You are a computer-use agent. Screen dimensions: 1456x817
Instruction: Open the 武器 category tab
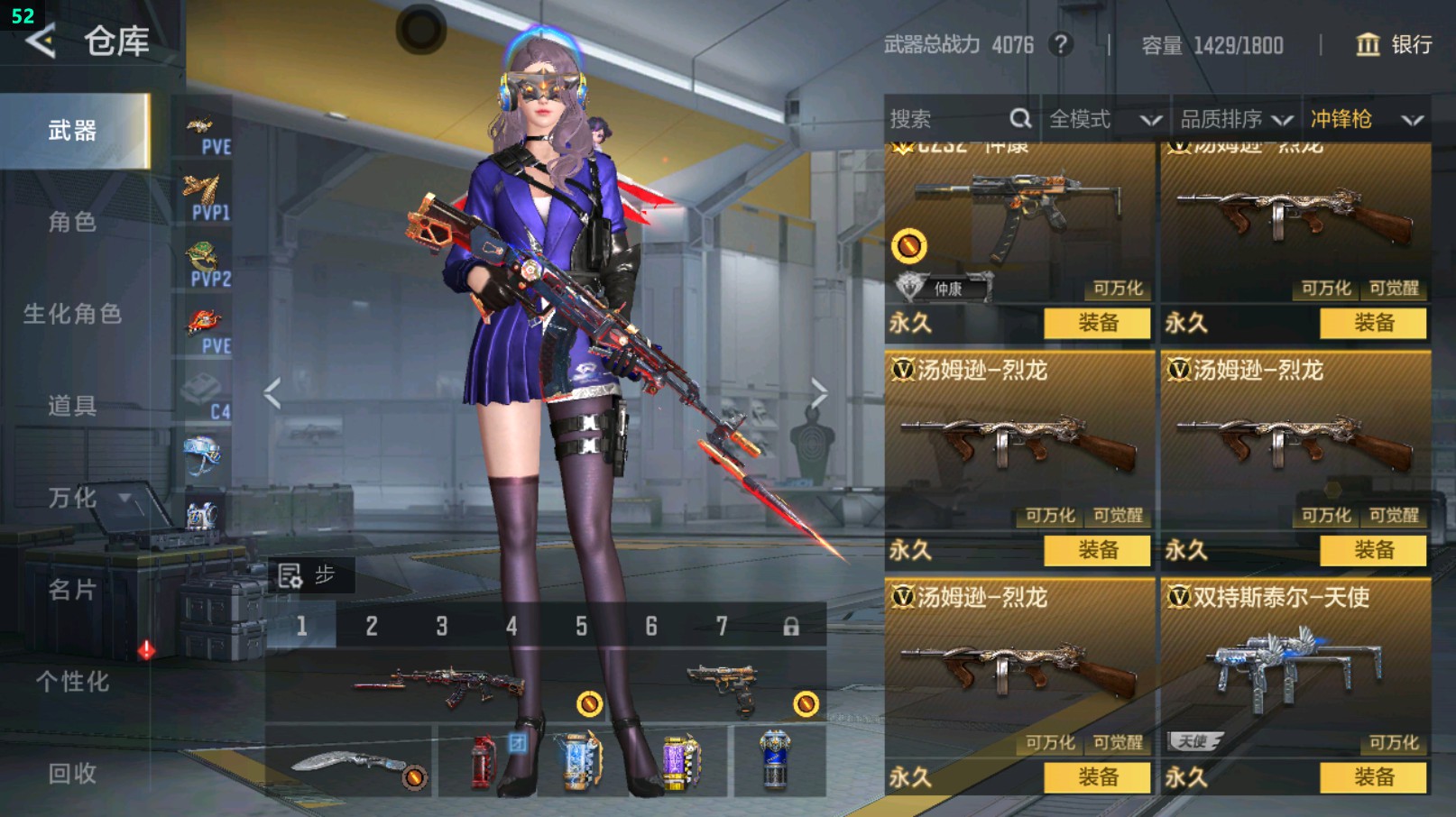tap(74, 131)
